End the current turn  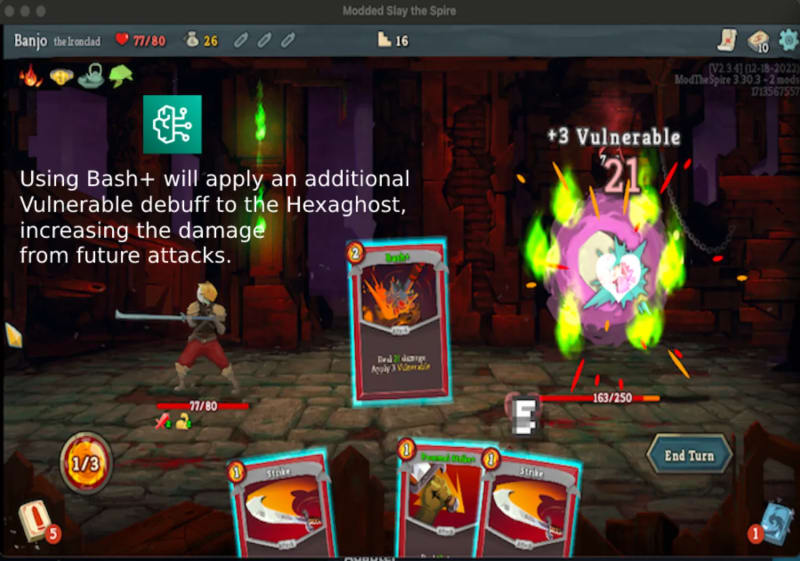pos(689,455)
